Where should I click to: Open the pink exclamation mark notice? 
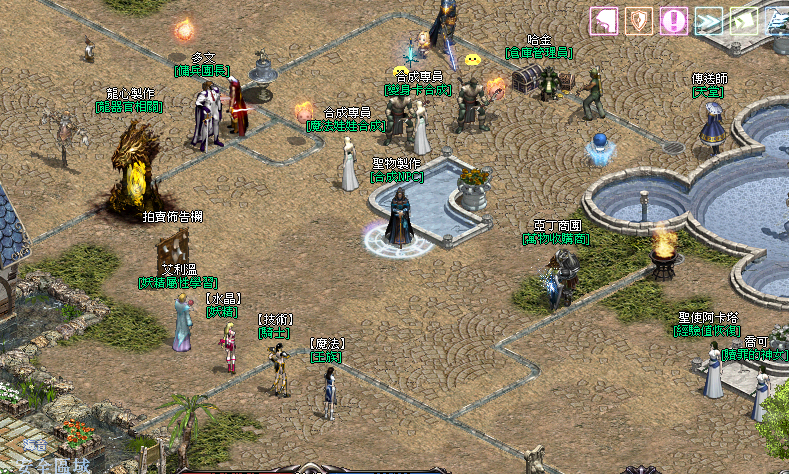(x=673, y=20)
